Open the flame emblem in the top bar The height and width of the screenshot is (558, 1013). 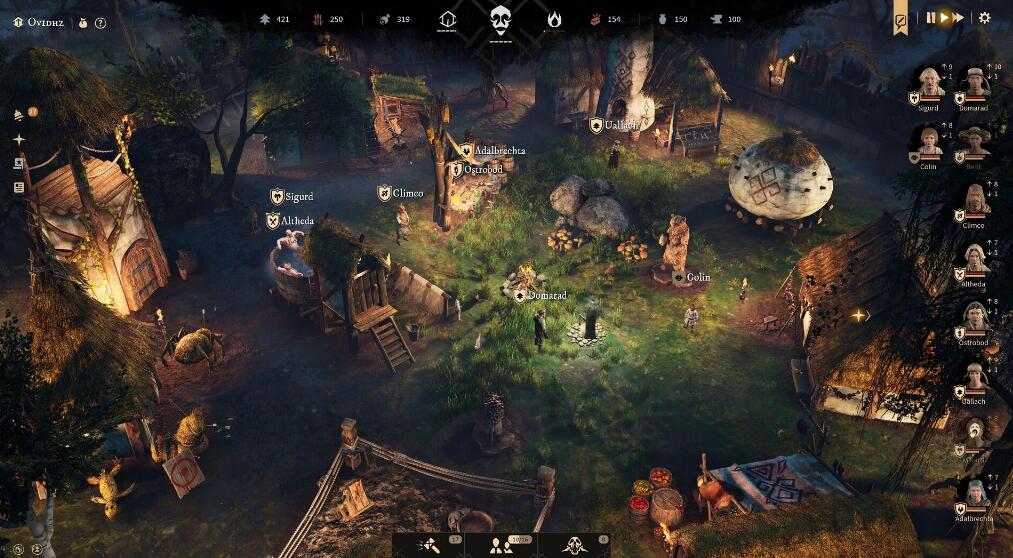tap(553, 18)
